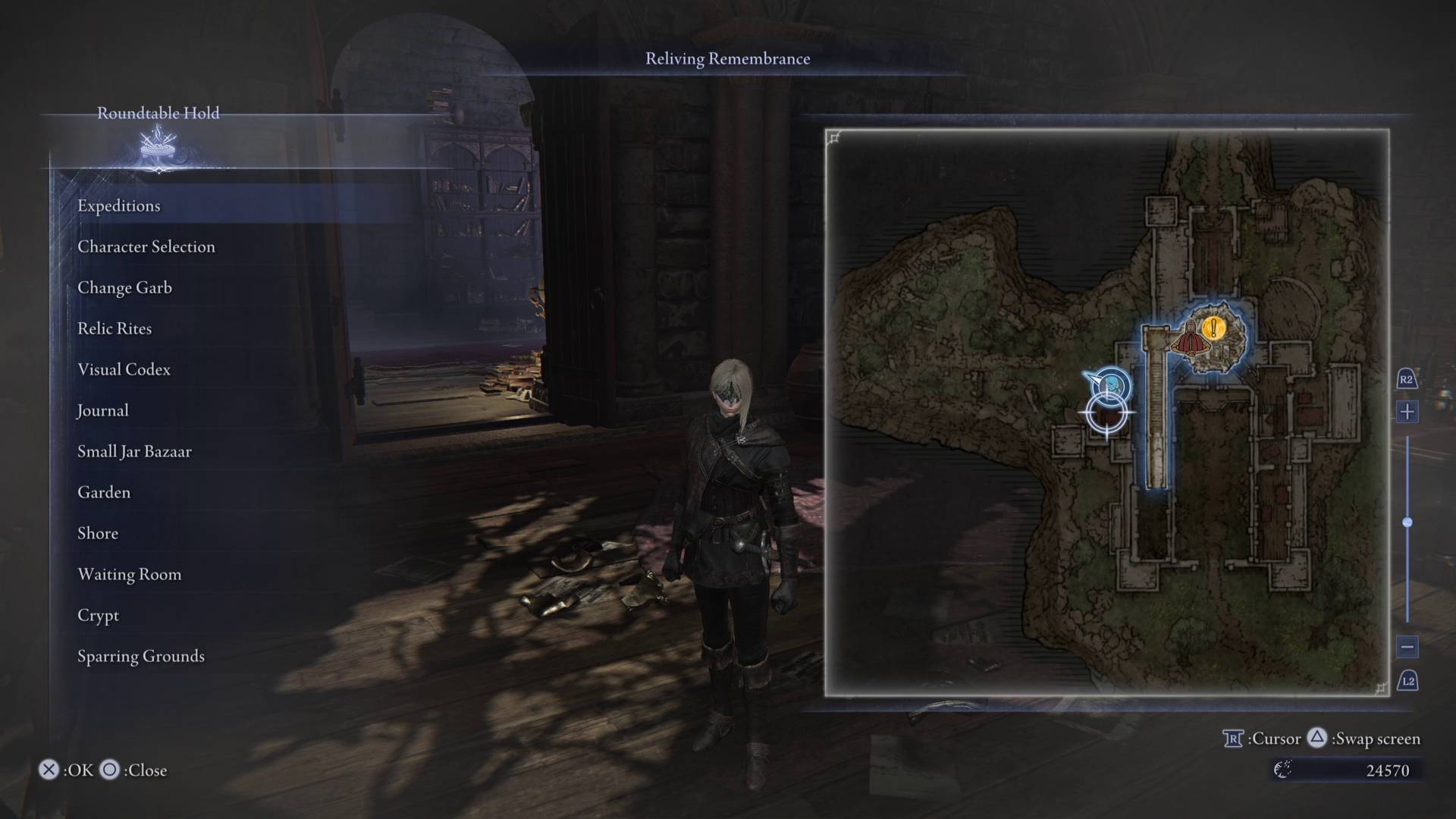Click the map's minus zoom-out button
1456x819 pixels.
(x=1407, y=647)
